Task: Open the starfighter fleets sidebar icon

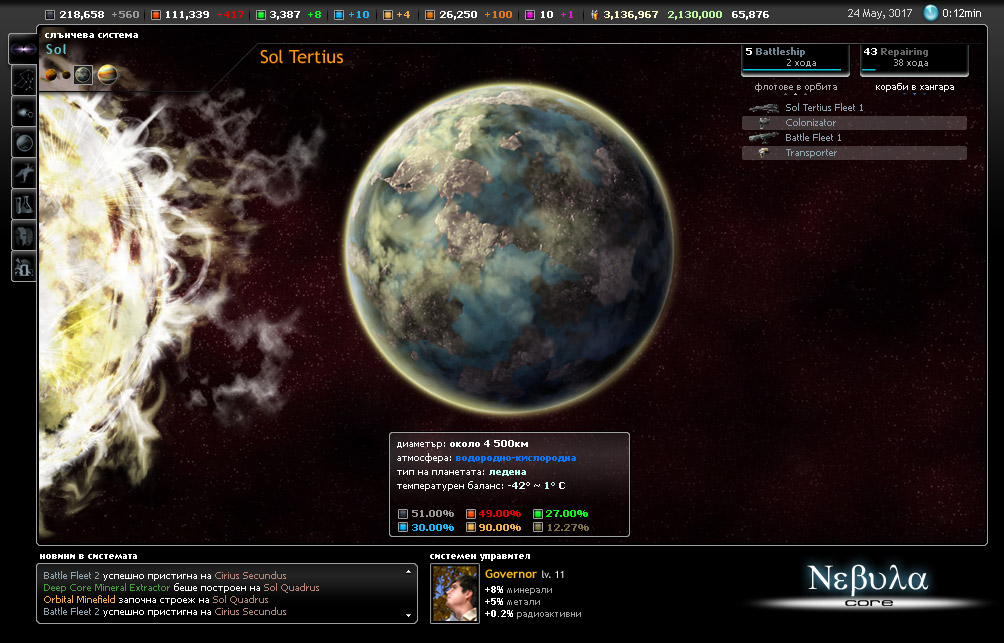Action: pos(23,174)
